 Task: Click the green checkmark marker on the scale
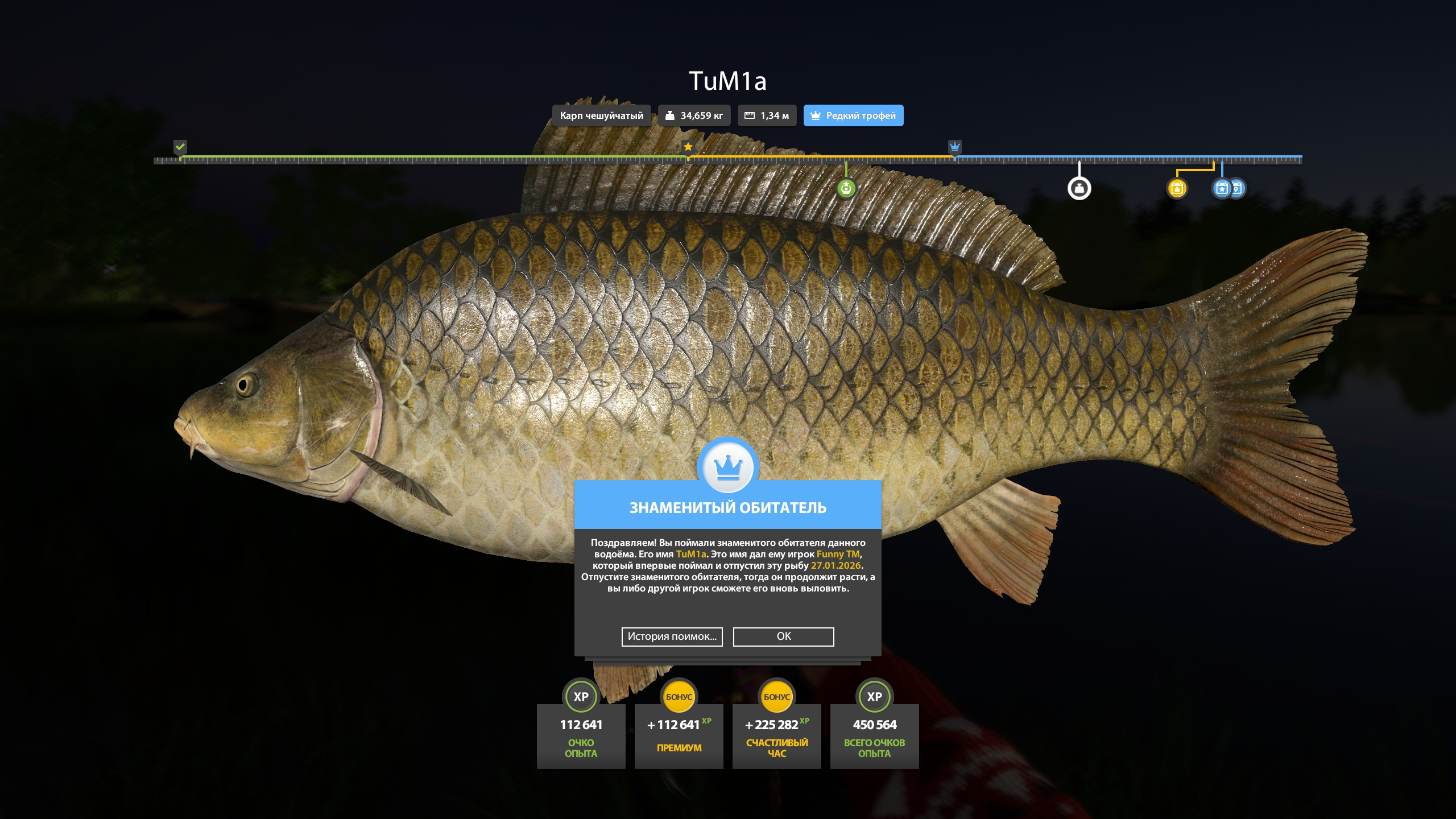coord(180,147)
